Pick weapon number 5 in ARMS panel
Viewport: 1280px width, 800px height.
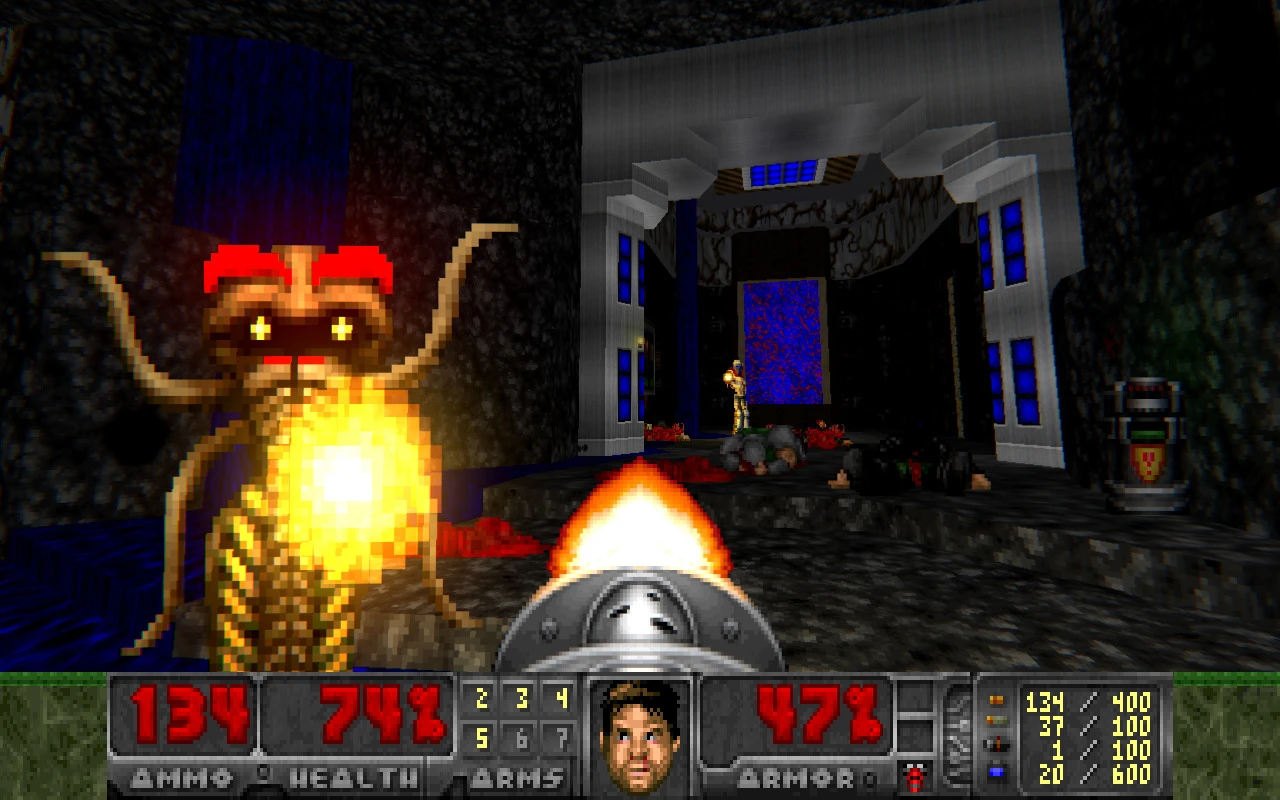(481, 739)
